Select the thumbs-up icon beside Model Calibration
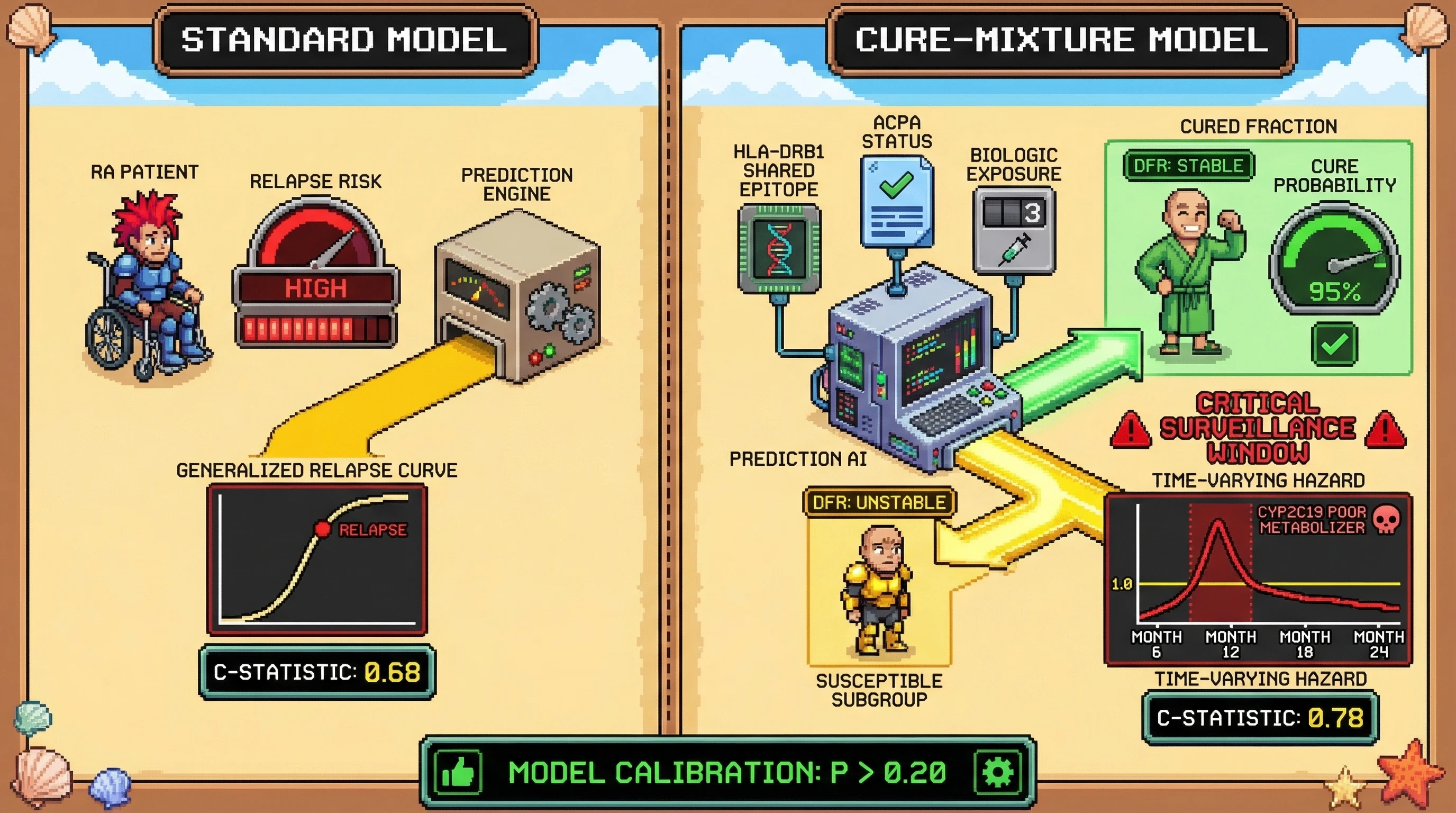1456x813 pixels. click(458, 772)
